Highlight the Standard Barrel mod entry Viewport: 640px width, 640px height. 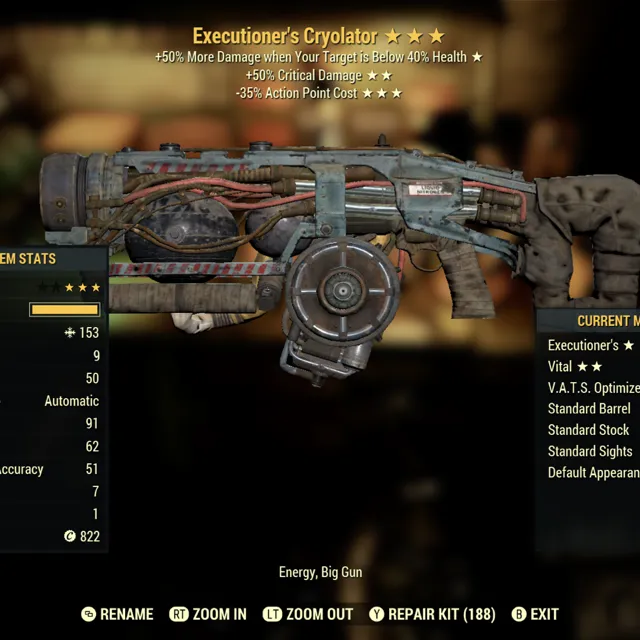(x=589, y=409)
